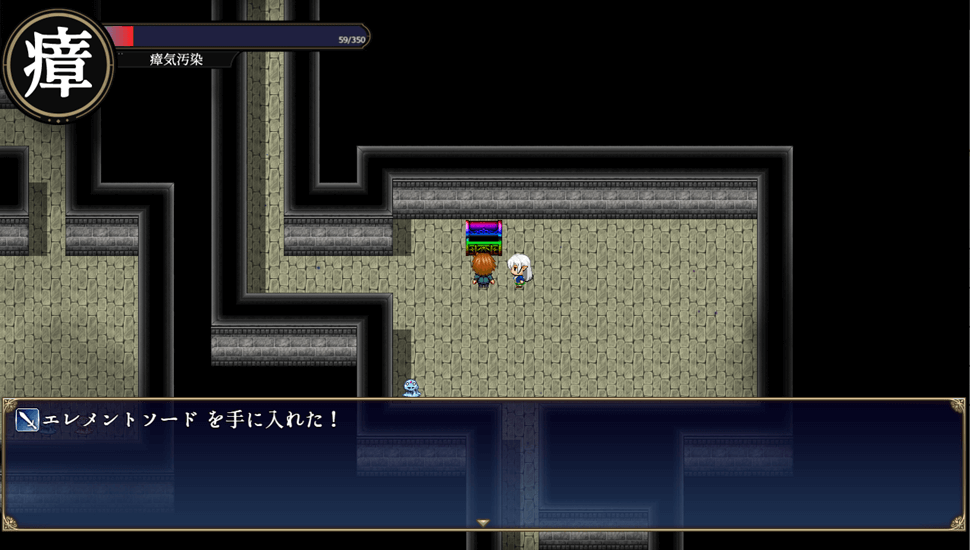Screen dimensions: 970x550
Task: Click the dialogue continue arrow
Action: tap(483, 522)
